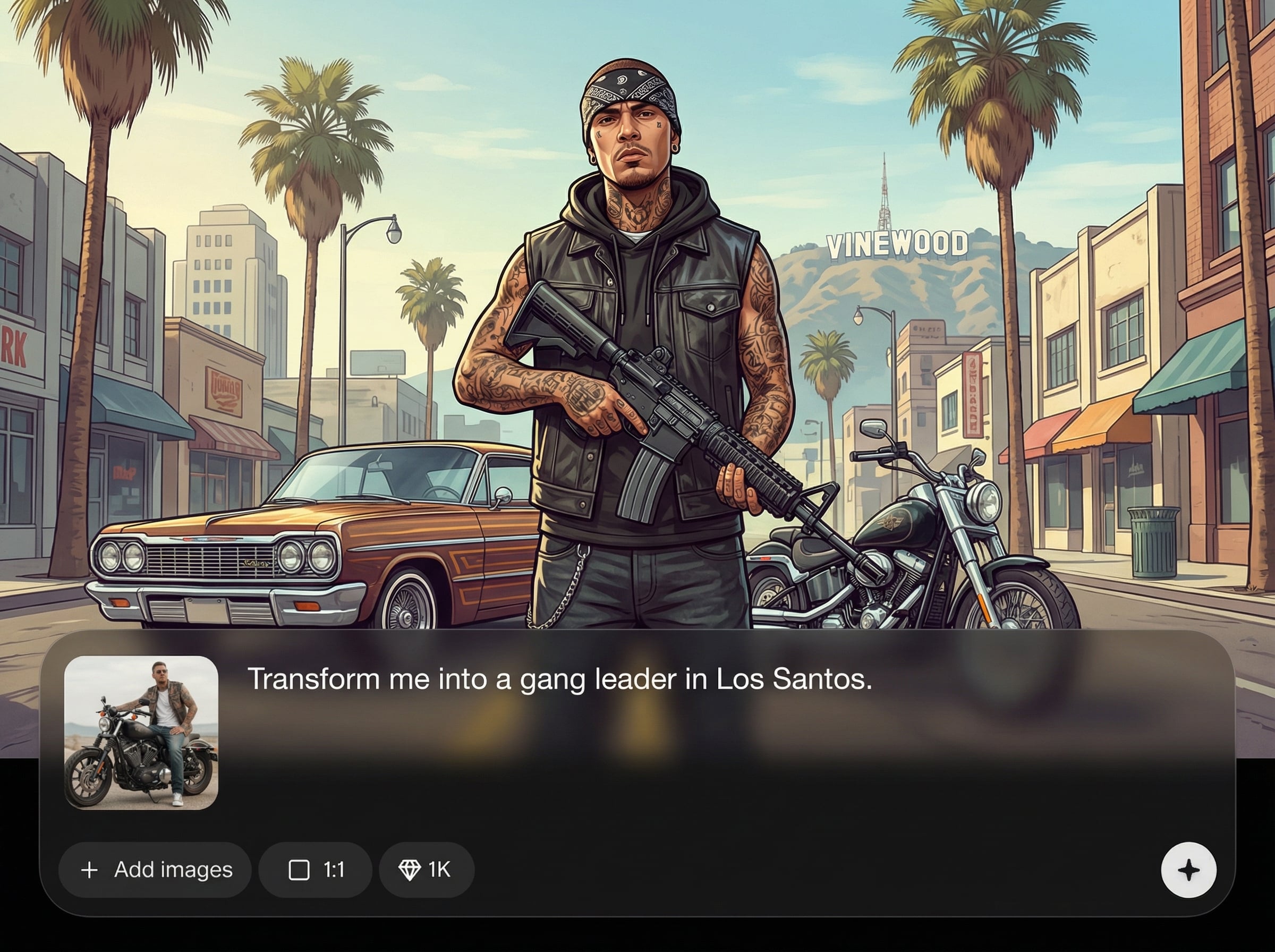This screenshot has width=1275, height=952.
Task: Click the Add images button
Action: [x=156, y=870]
